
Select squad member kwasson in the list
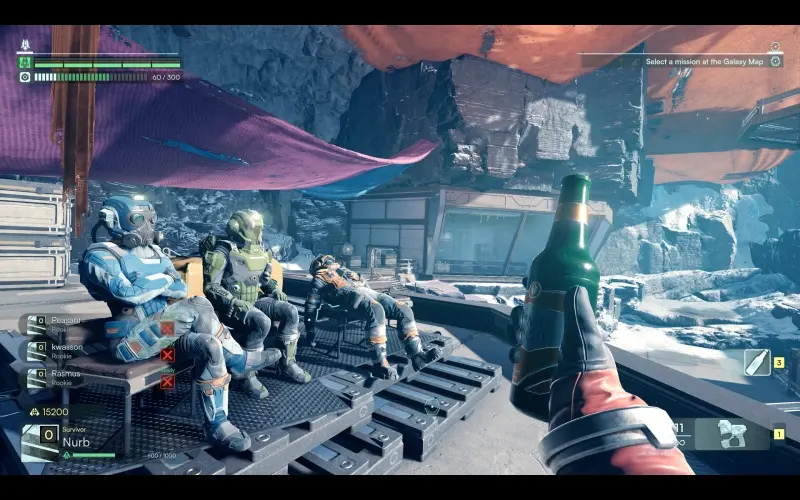60,350
